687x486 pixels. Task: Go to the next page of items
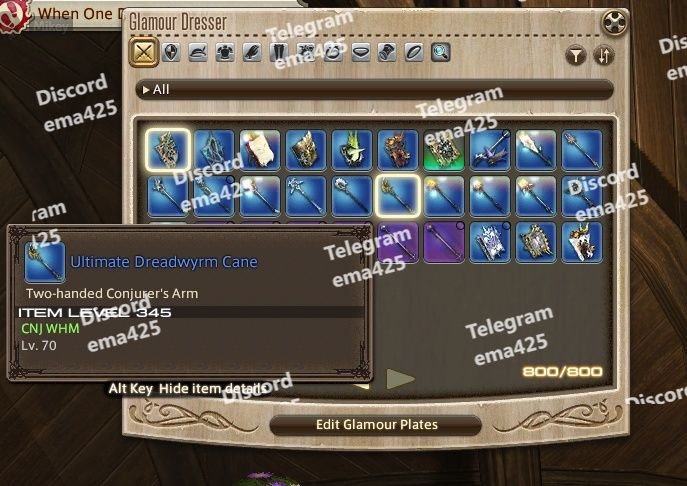click(400, 378)
